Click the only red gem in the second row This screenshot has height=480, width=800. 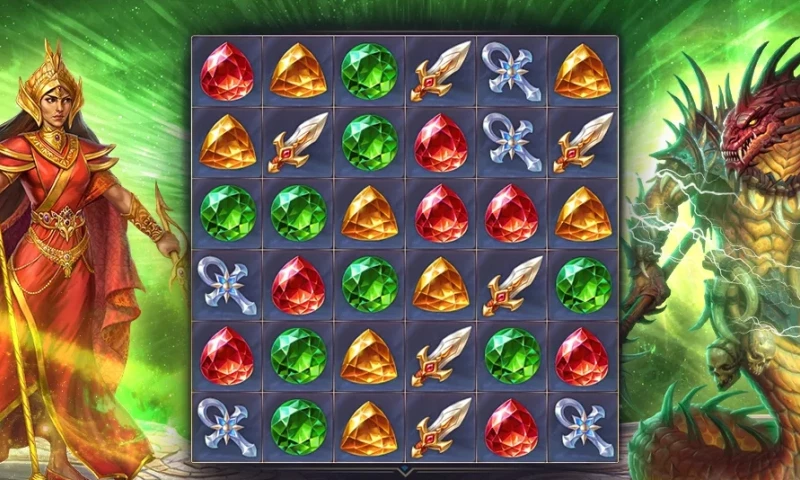[441, 142]
